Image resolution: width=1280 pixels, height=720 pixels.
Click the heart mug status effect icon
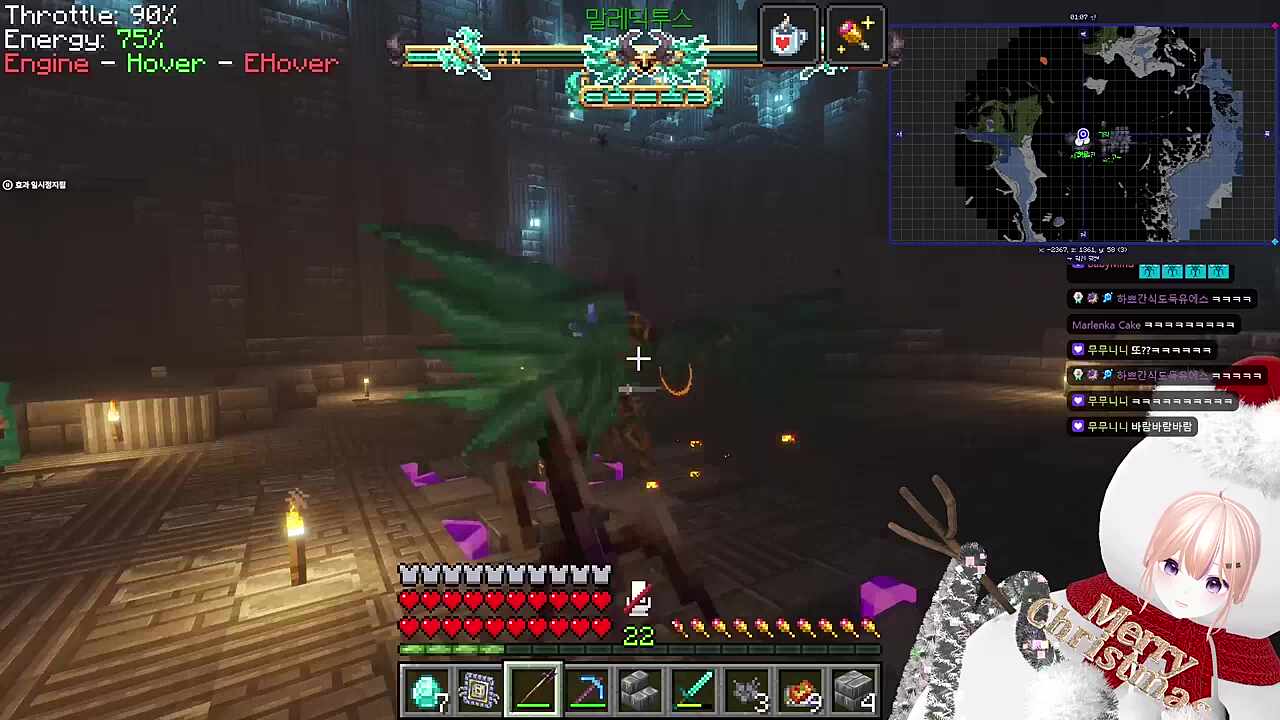789,37
